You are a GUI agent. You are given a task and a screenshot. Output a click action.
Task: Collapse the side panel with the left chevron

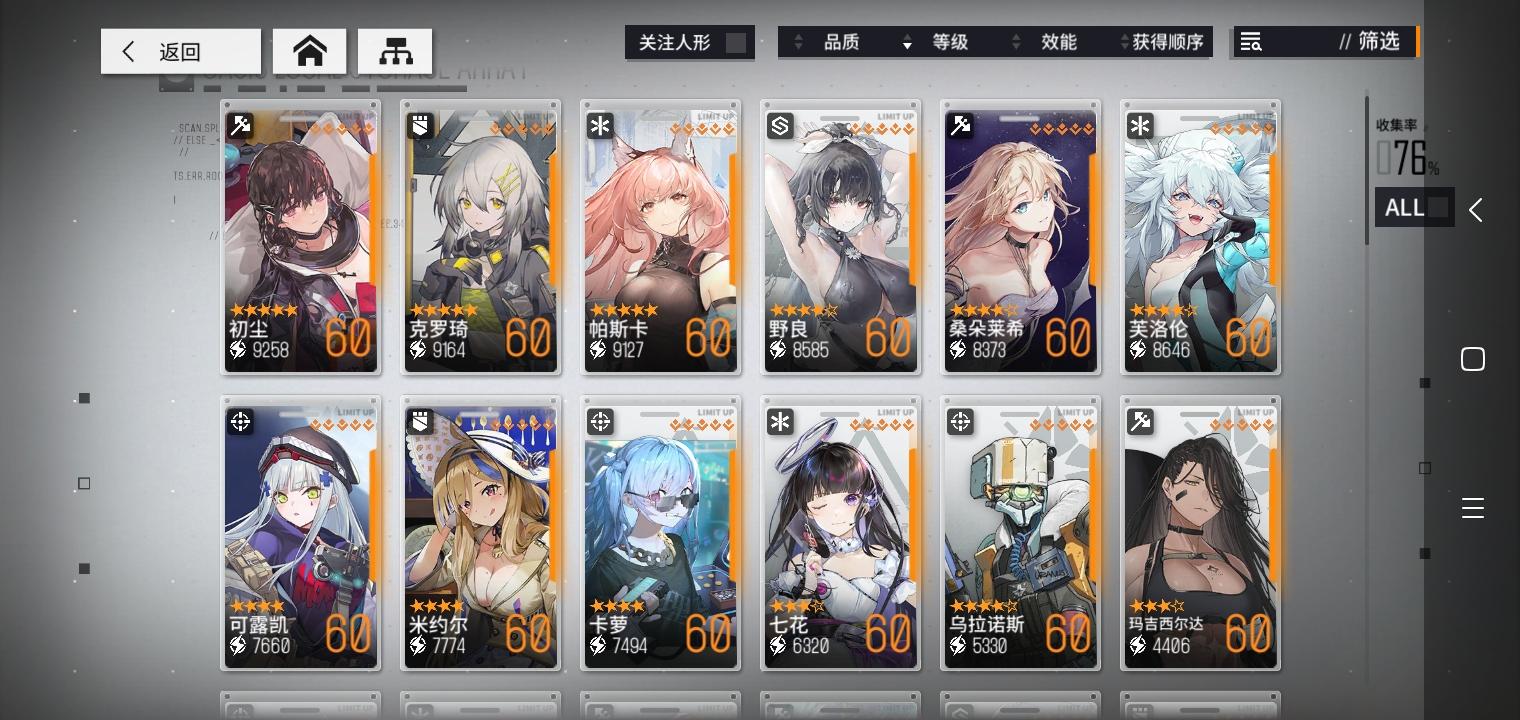click(1476, 209)
